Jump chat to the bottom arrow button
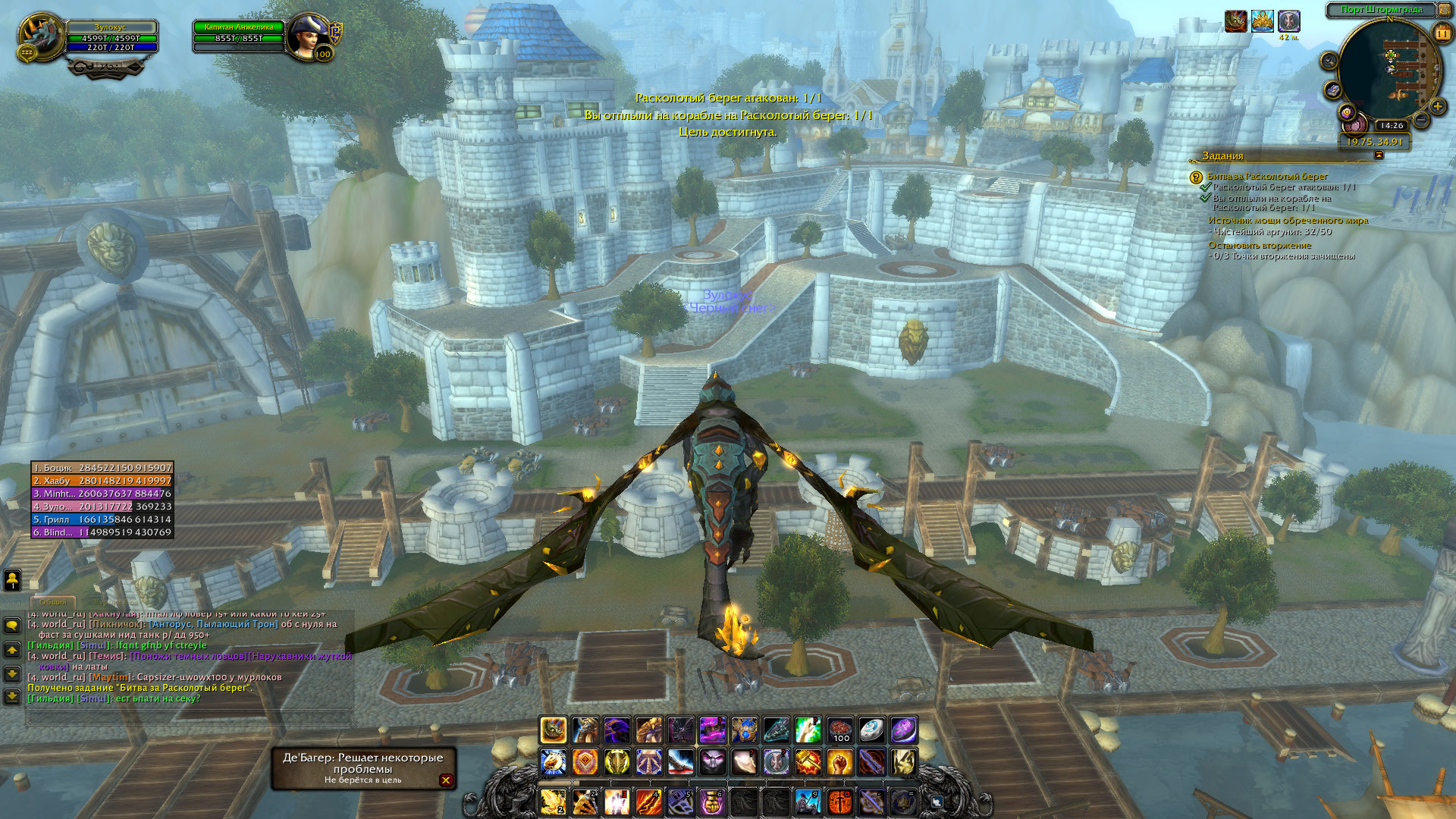 [12, 696]
